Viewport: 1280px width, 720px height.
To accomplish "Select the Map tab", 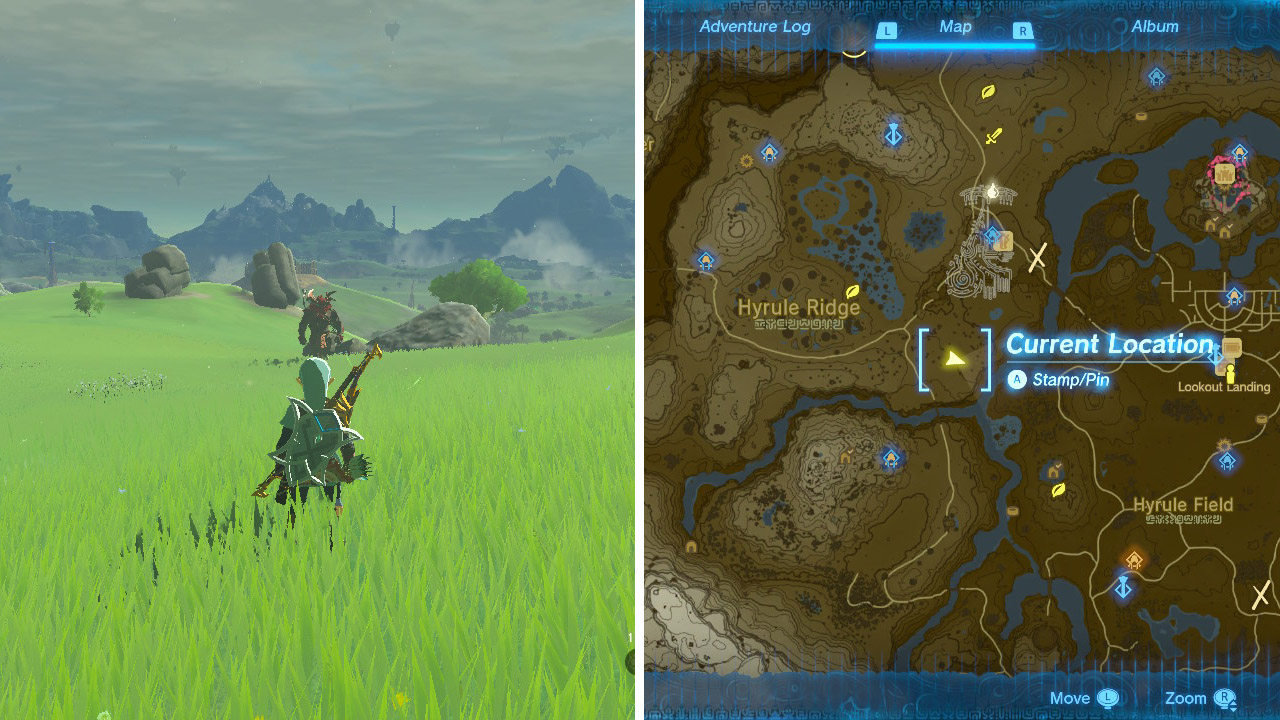I will [955, 27].
